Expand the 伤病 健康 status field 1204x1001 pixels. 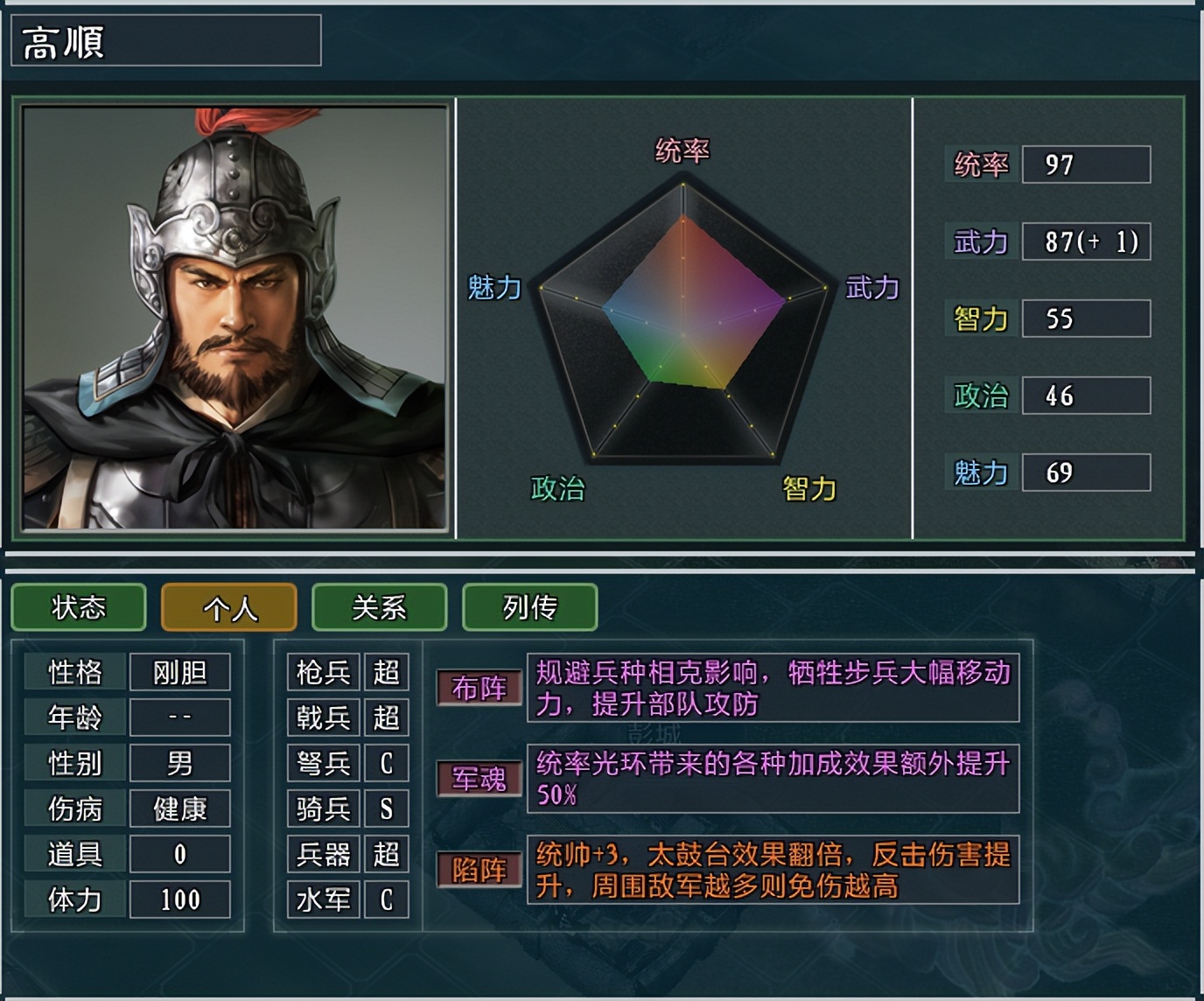(127, 808)
